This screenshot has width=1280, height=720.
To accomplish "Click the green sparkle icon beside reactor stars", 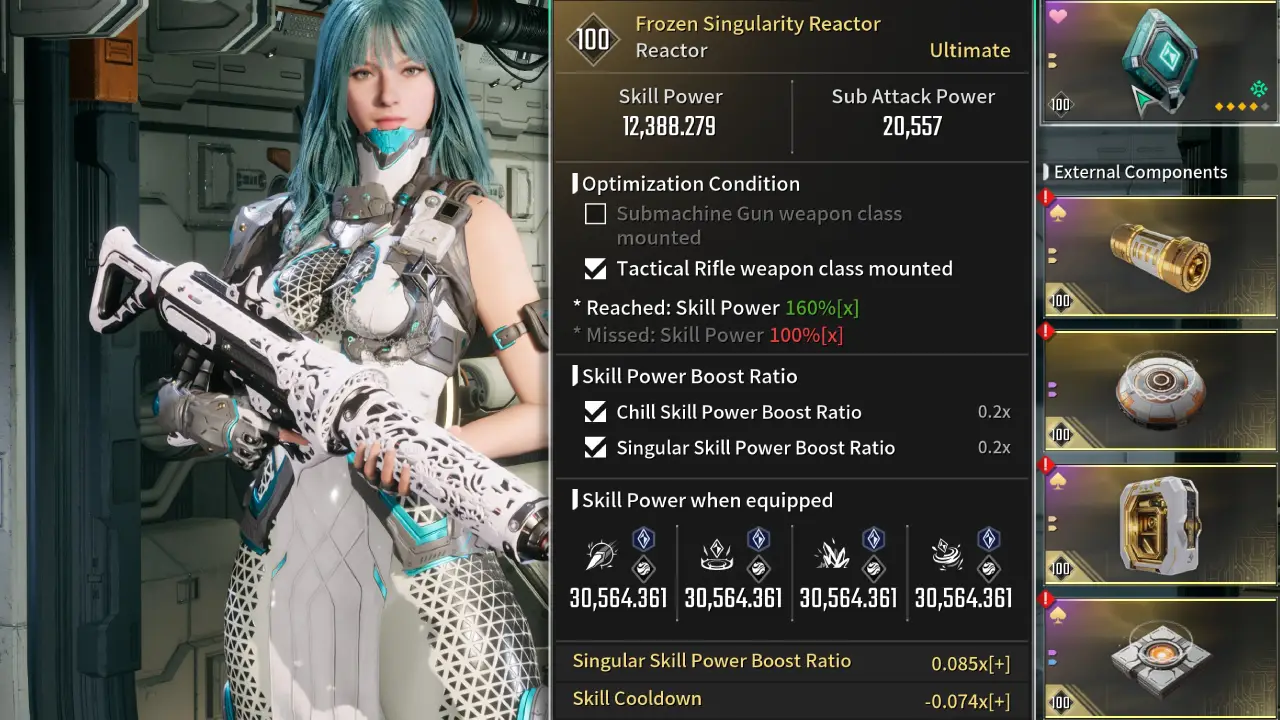I will [x=1258, y=90].
